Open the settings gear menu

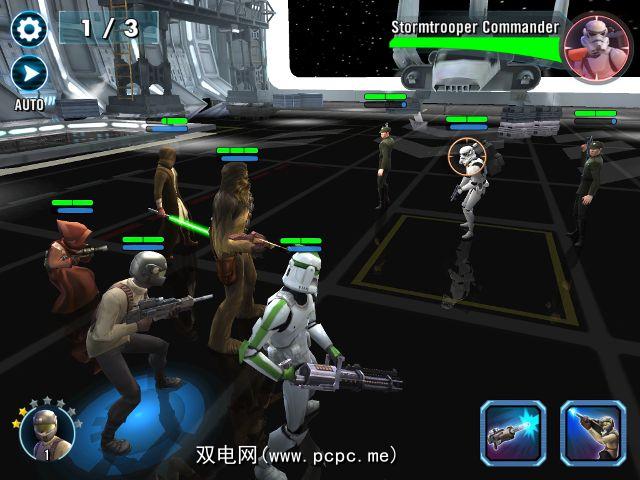pos(30,27)
